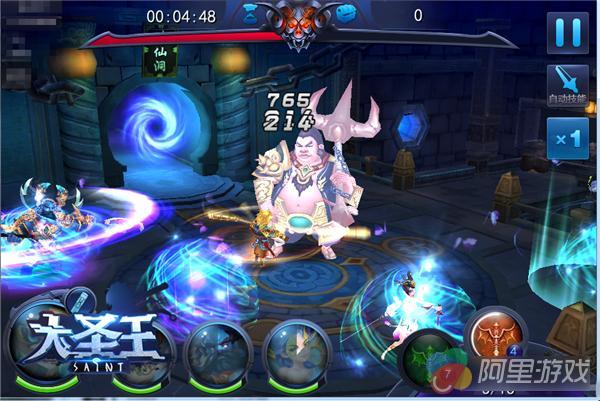Pause the battle
Screen dimensions: 600x401
(567, 33)
